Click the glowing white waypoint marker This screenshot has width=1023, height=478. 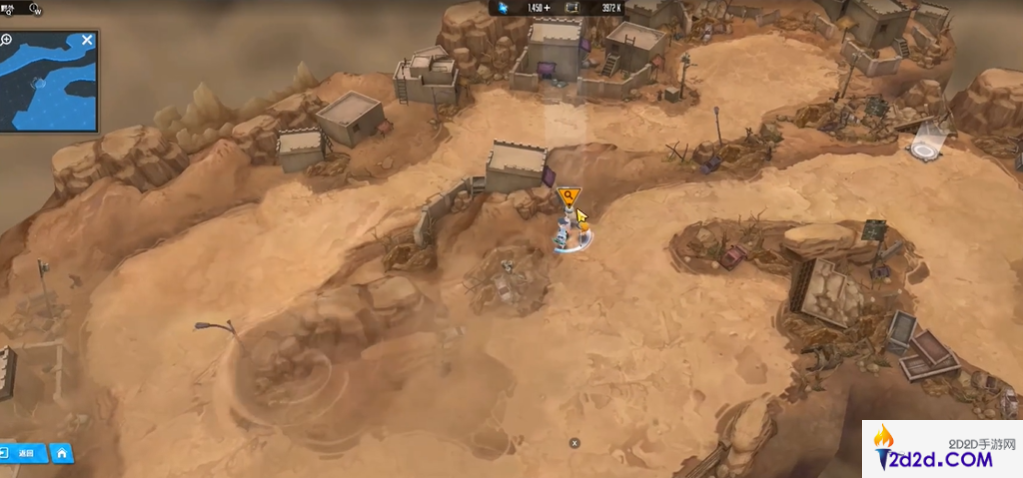pyautogui.click(x=925, y=148)
